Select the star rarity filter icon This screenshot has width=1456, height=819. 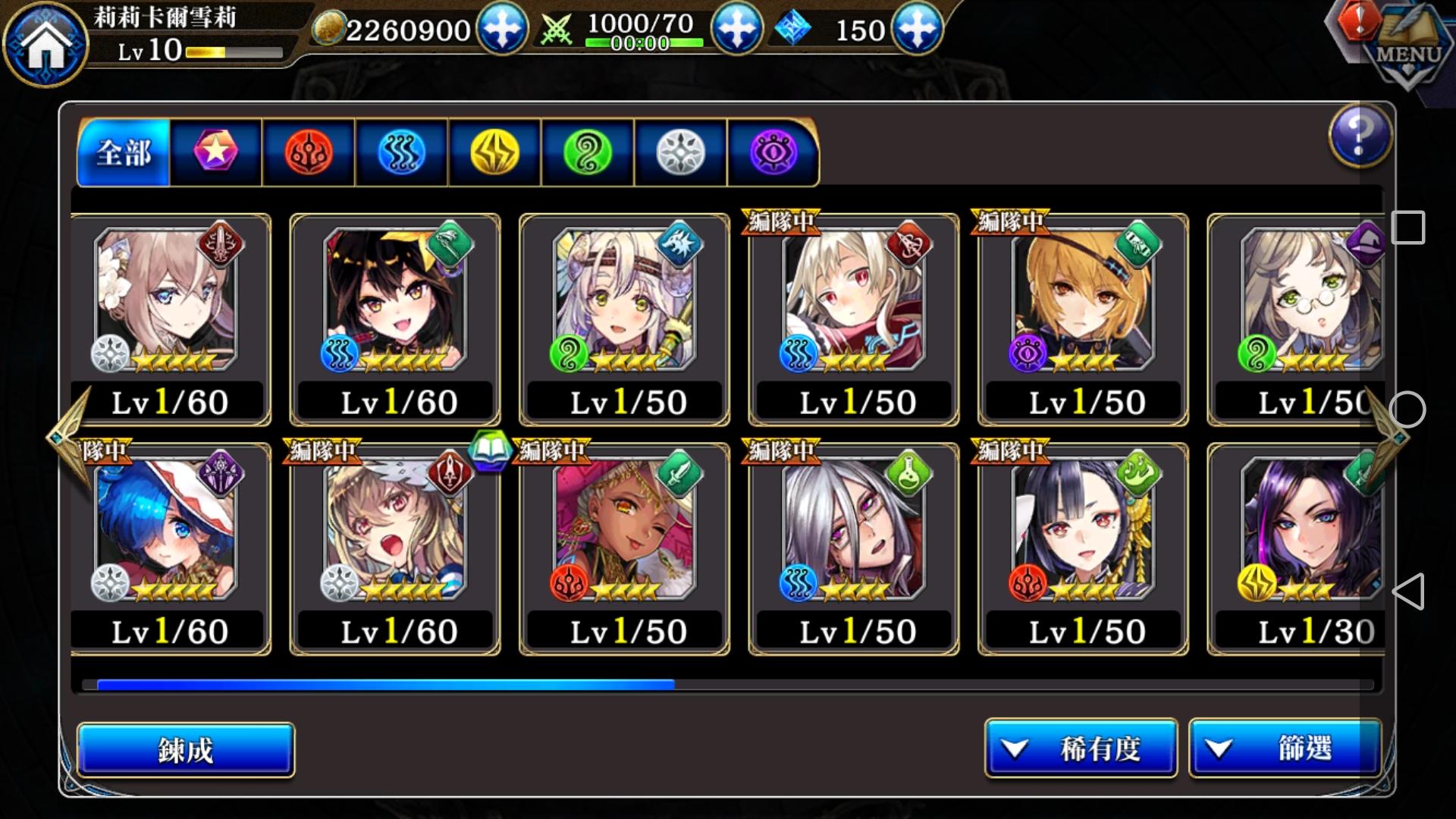(x=215, y=152)
